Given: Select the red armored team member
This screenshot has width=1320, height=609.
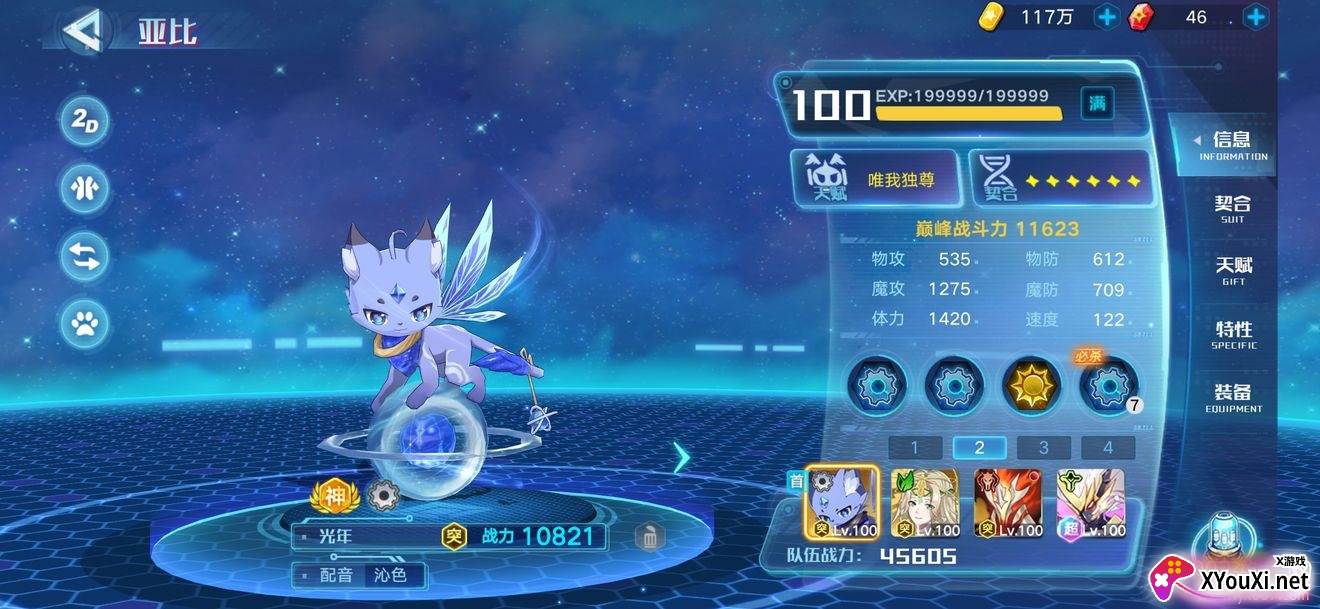Looking at the screenshot, I should 1008,504.
